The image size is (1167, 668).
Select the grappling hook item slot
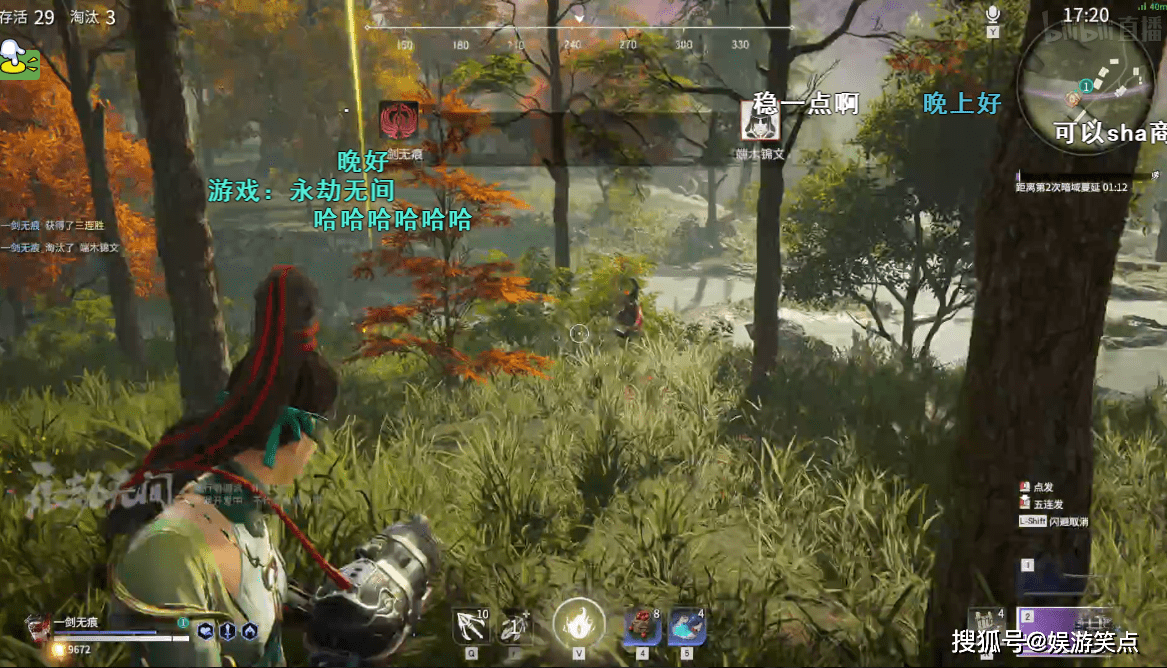pyautogui.click(x=472, y=624)
